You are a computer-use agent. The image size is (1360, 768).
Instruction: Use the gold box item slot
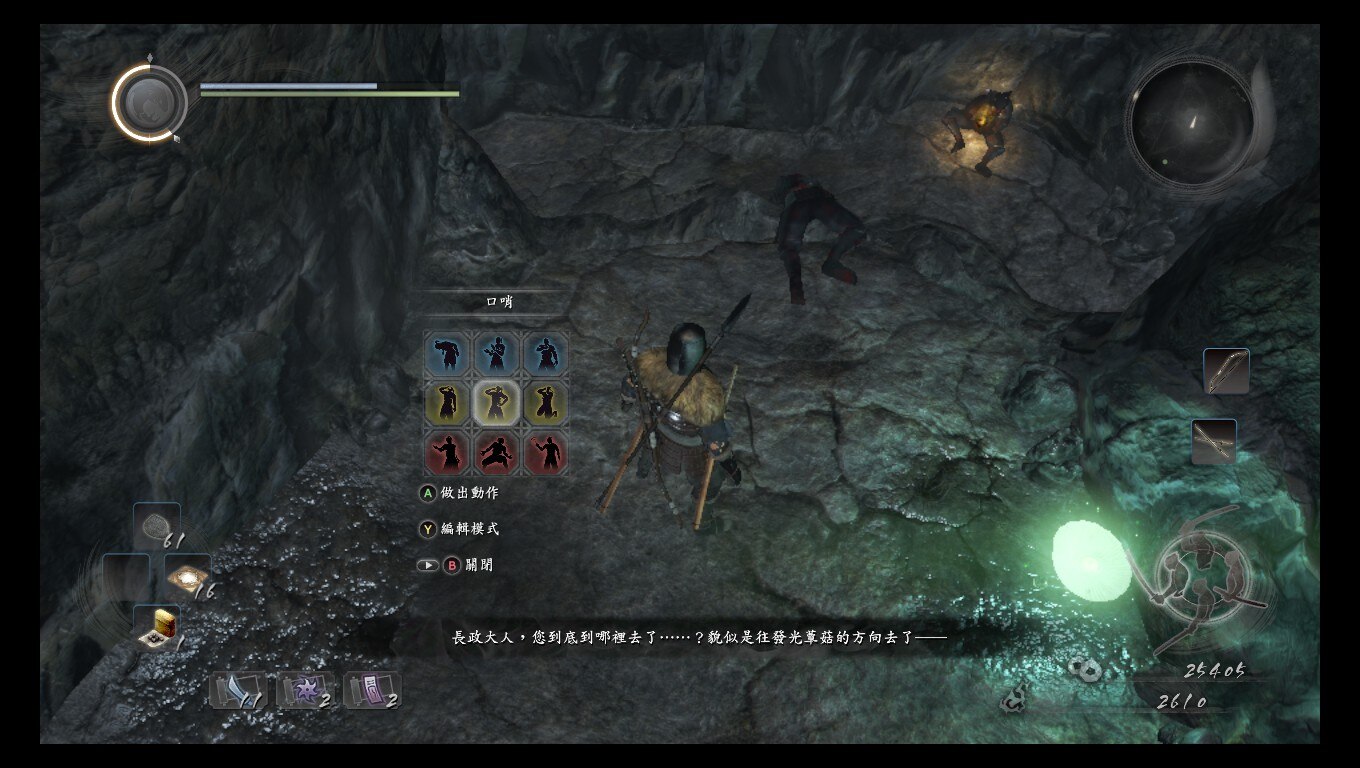(157, 626)
